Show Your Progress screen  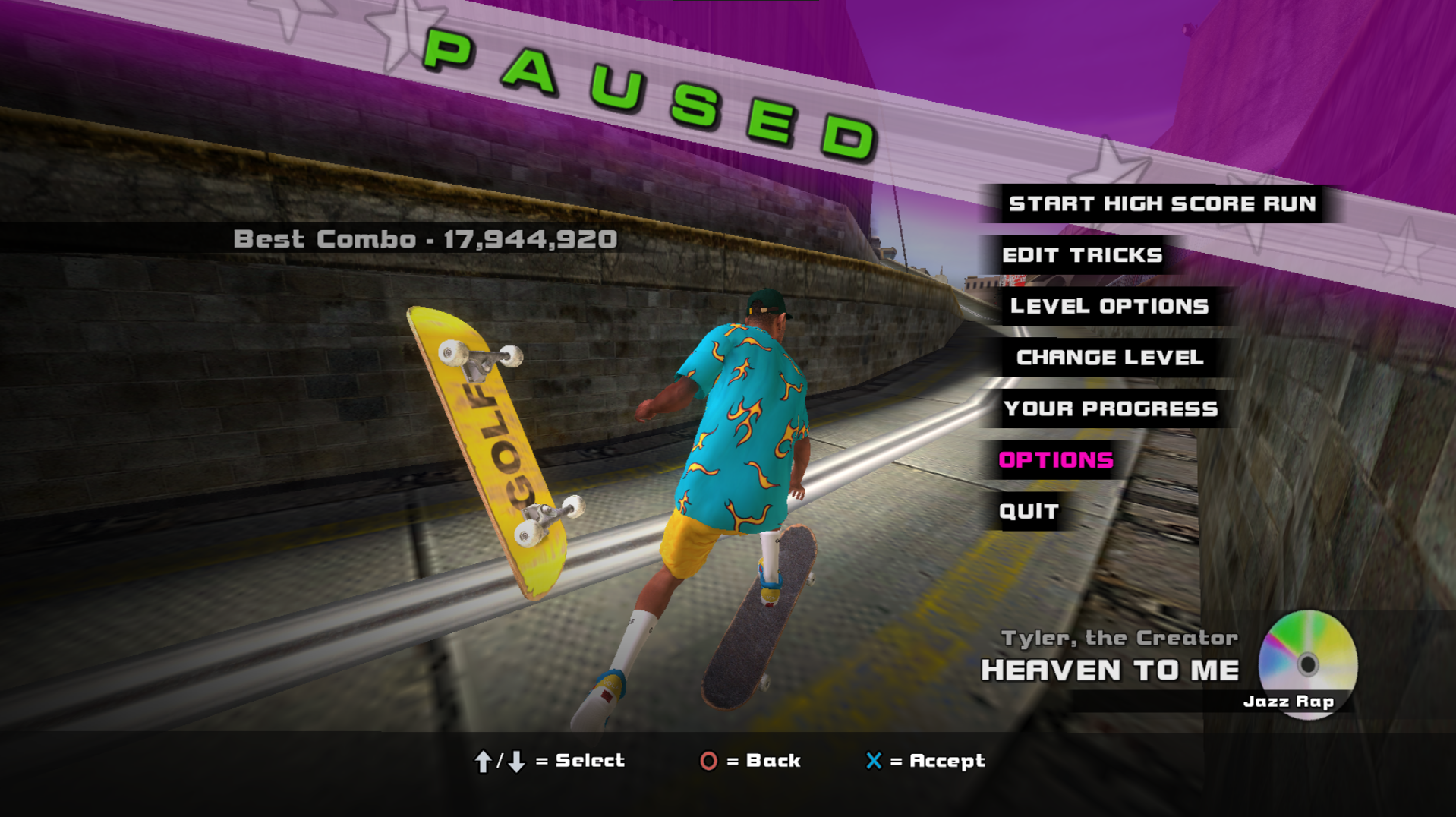[x=1111, y=408]
